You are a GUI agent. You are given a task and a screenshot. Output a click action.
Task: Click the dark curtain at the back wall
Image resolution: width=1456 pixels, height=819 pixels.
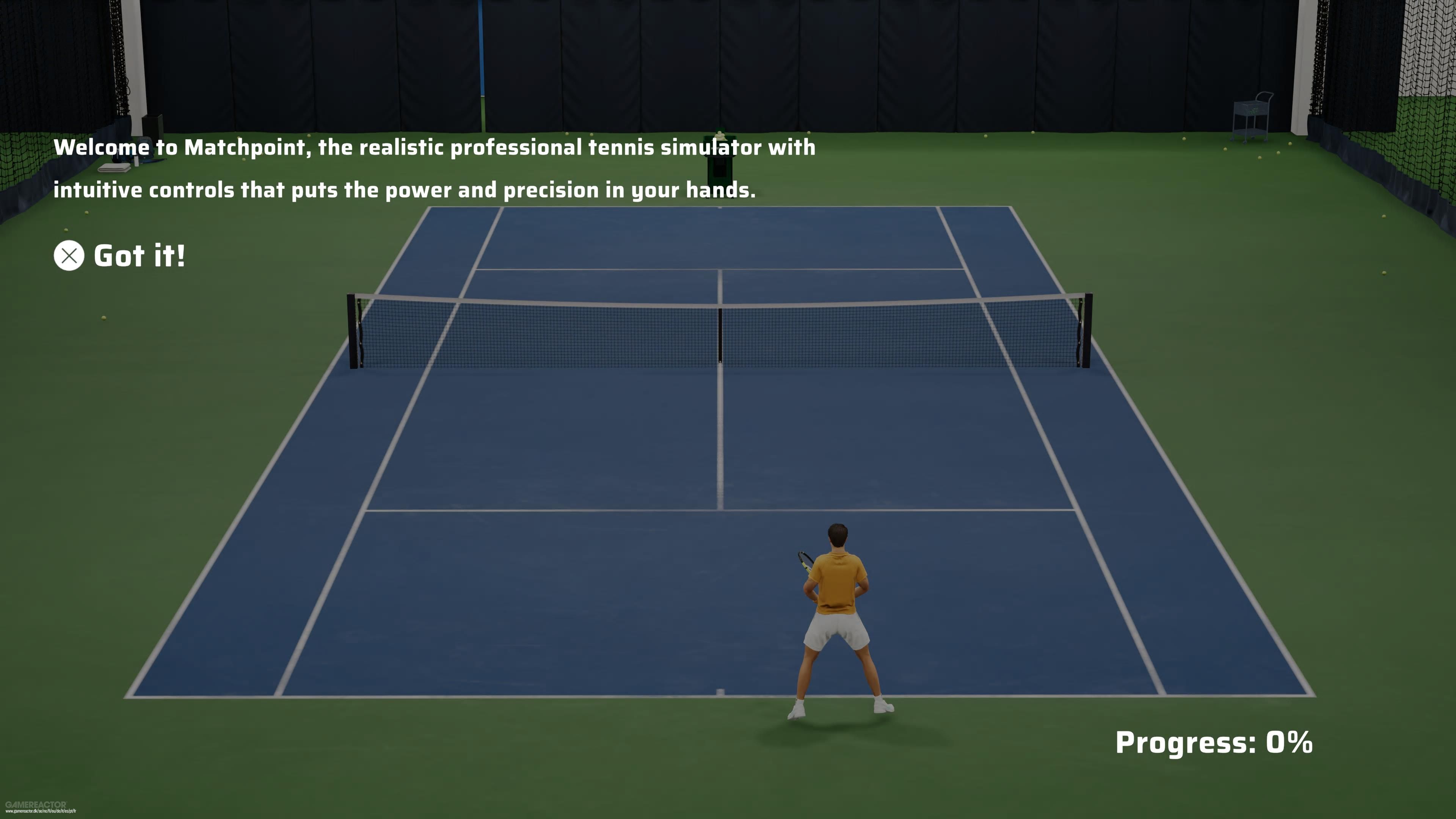pos(622,68)
